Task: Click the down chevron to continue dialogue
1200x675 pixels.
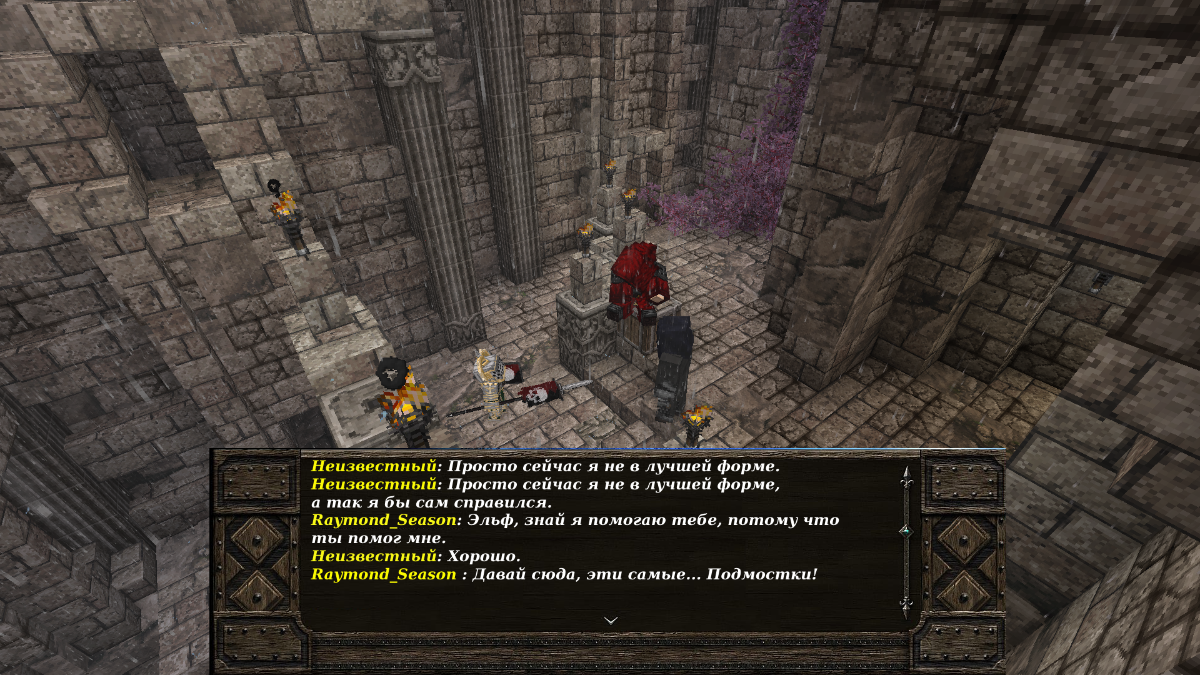Action: pos(611,620)
